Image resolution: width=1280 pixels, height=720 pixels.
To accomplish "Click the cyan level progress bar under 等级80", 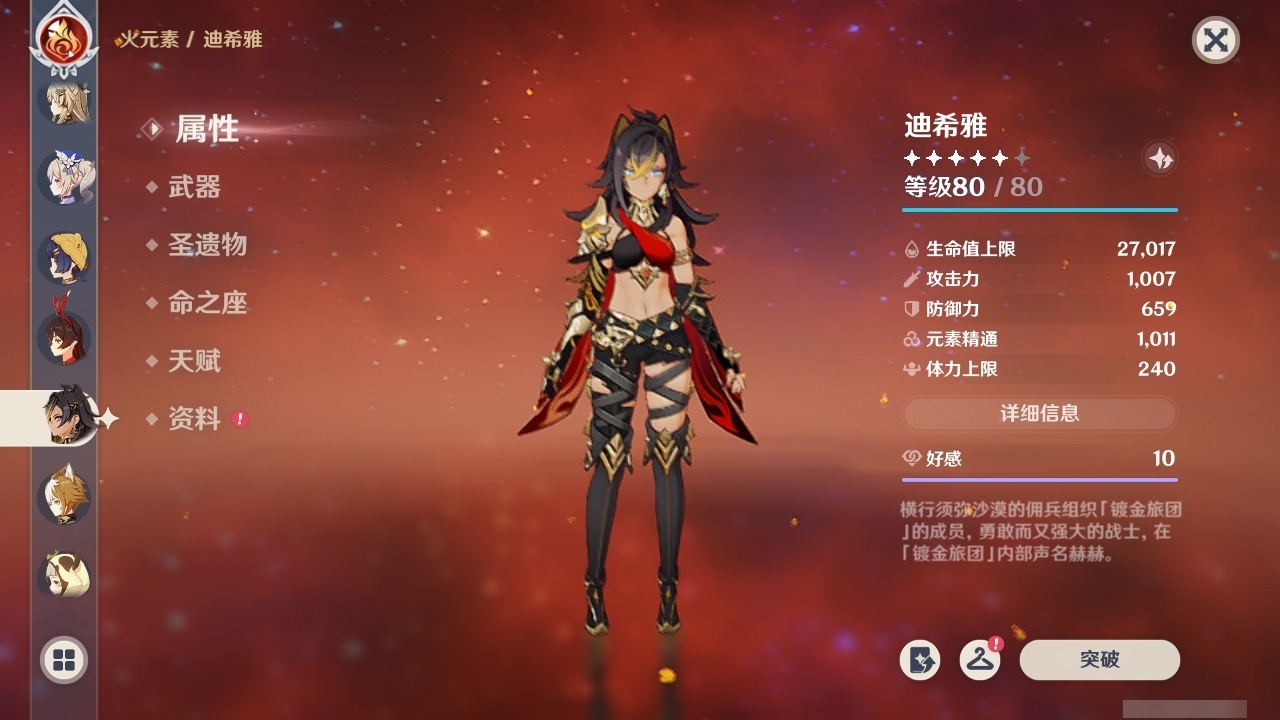I will click(1040, 211).
